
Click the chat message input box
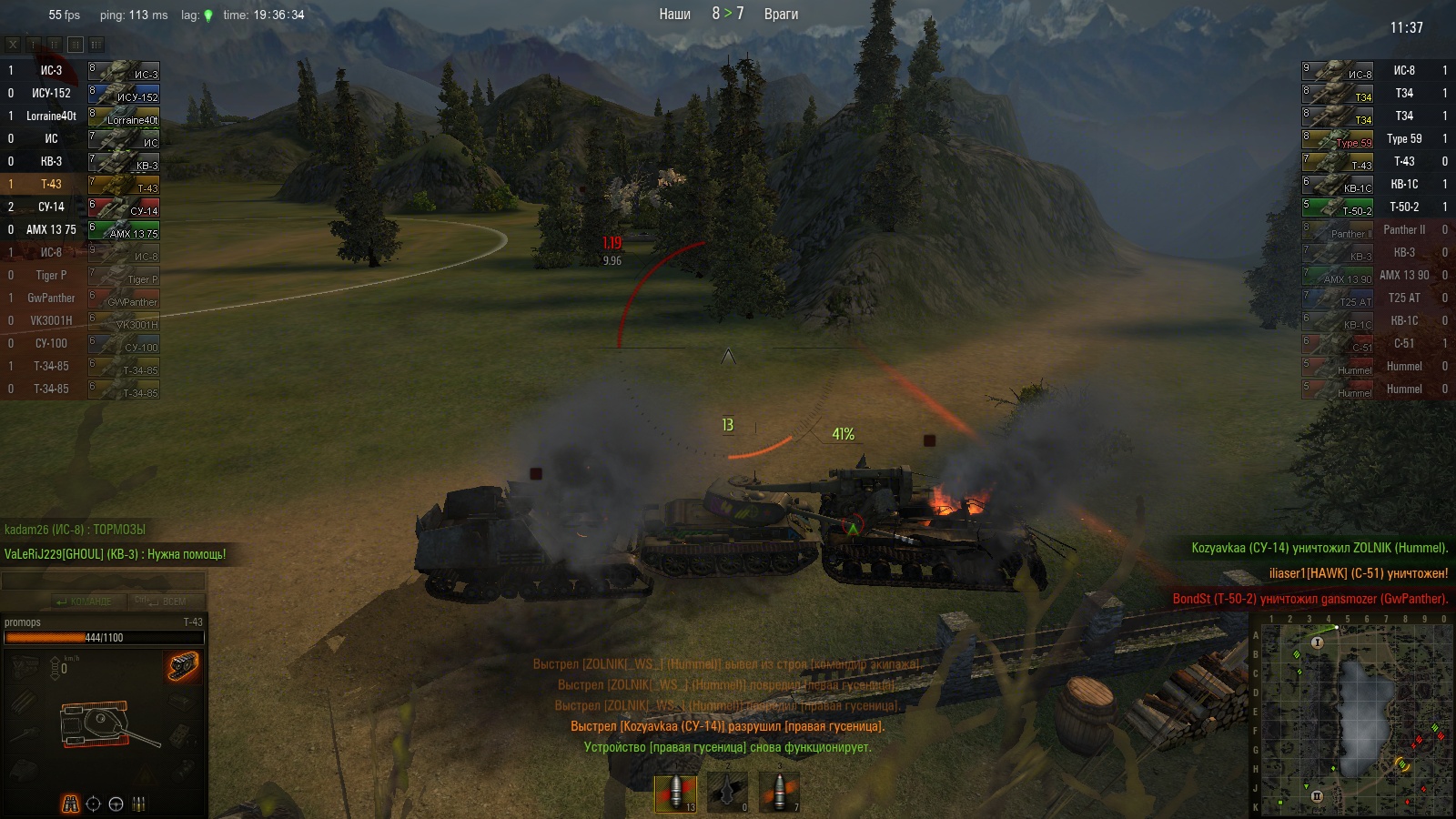pyautogui.click(x=103, y=581)
